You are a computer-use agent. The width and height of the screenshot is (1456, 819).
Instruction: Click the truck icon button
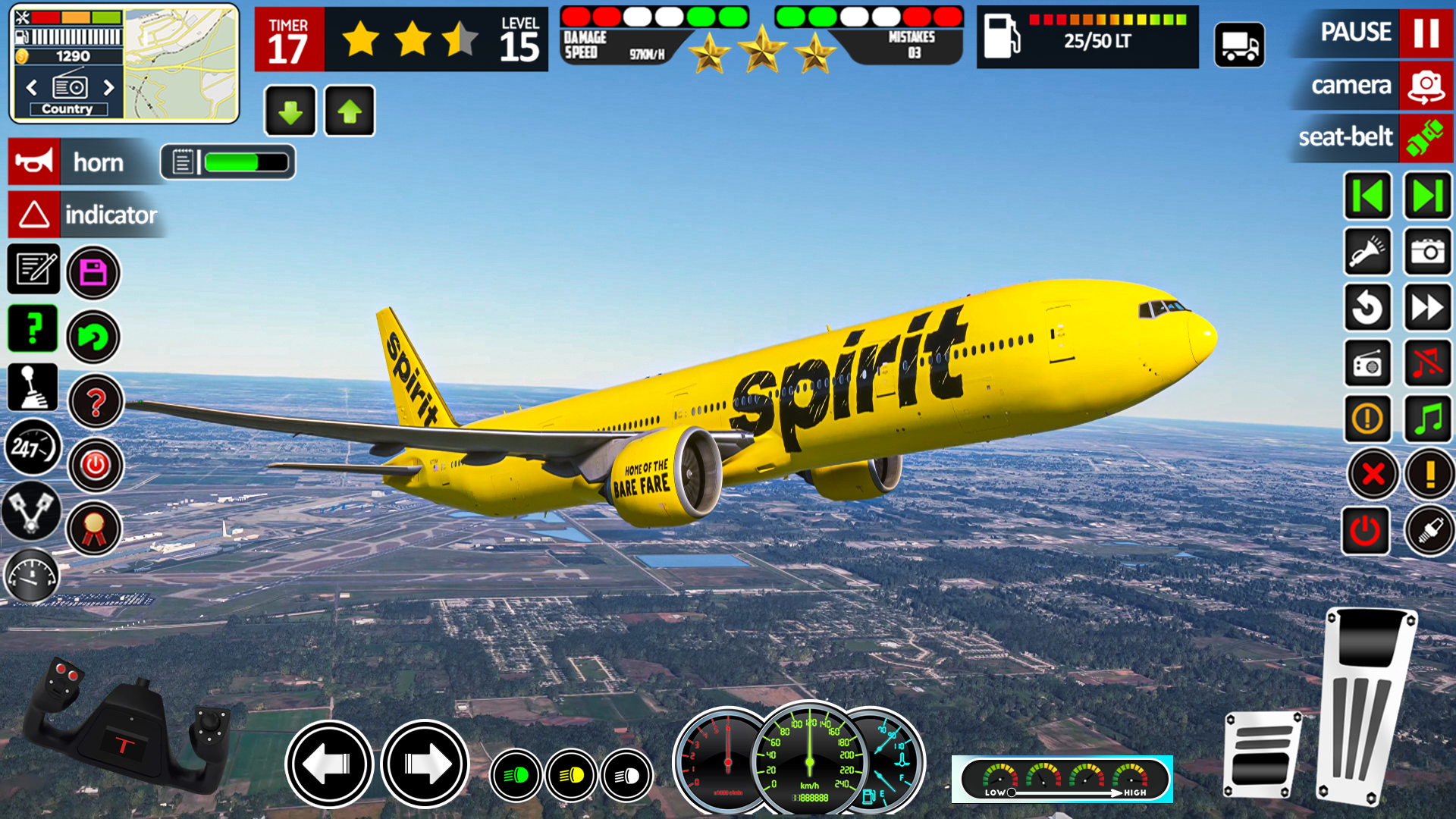click(x=1239, y=45)
